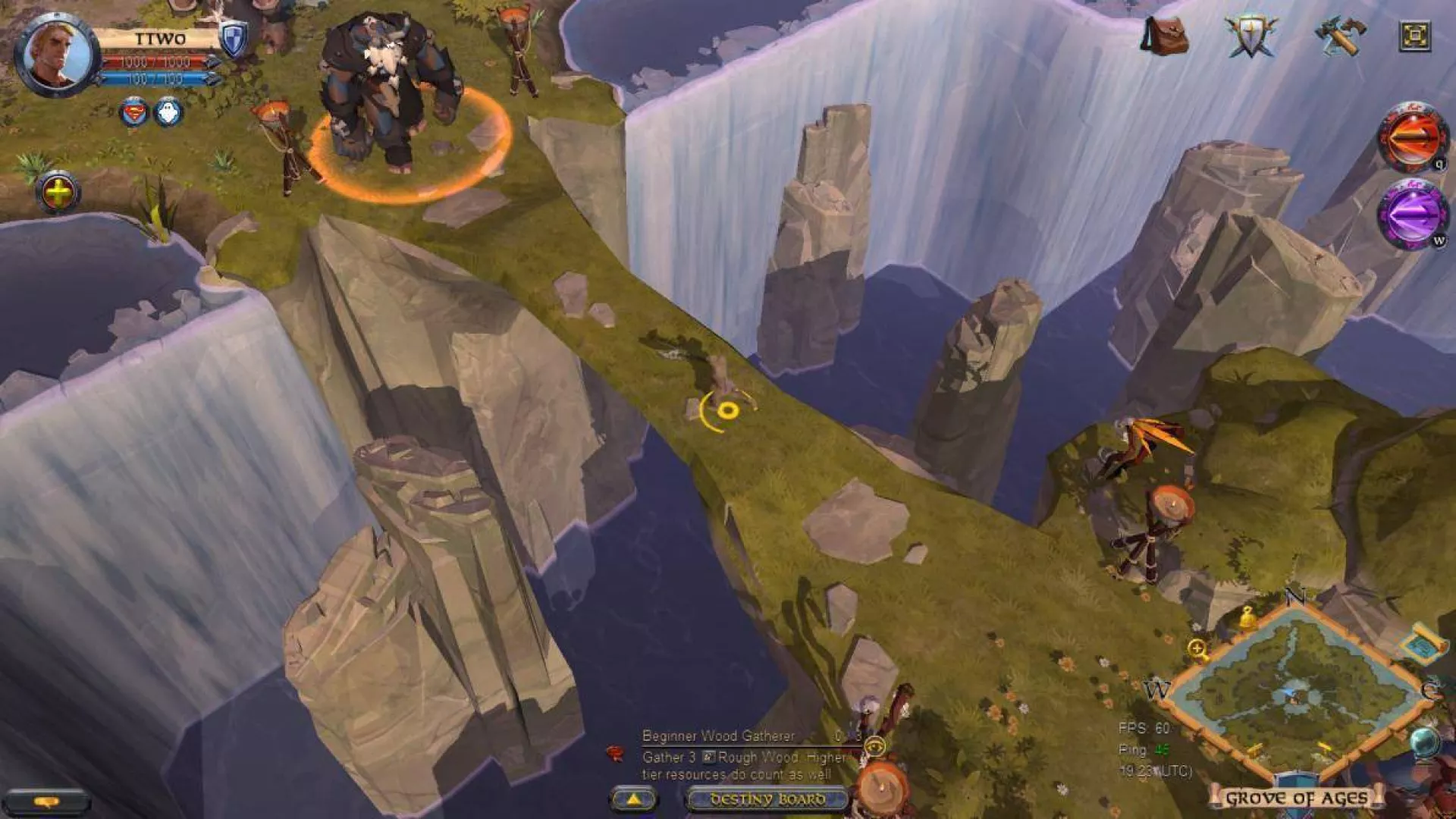Click the golden bell by the minimap
Image resolution: width=1456 pixels, height=819 pixels.
pos(1246,618)
